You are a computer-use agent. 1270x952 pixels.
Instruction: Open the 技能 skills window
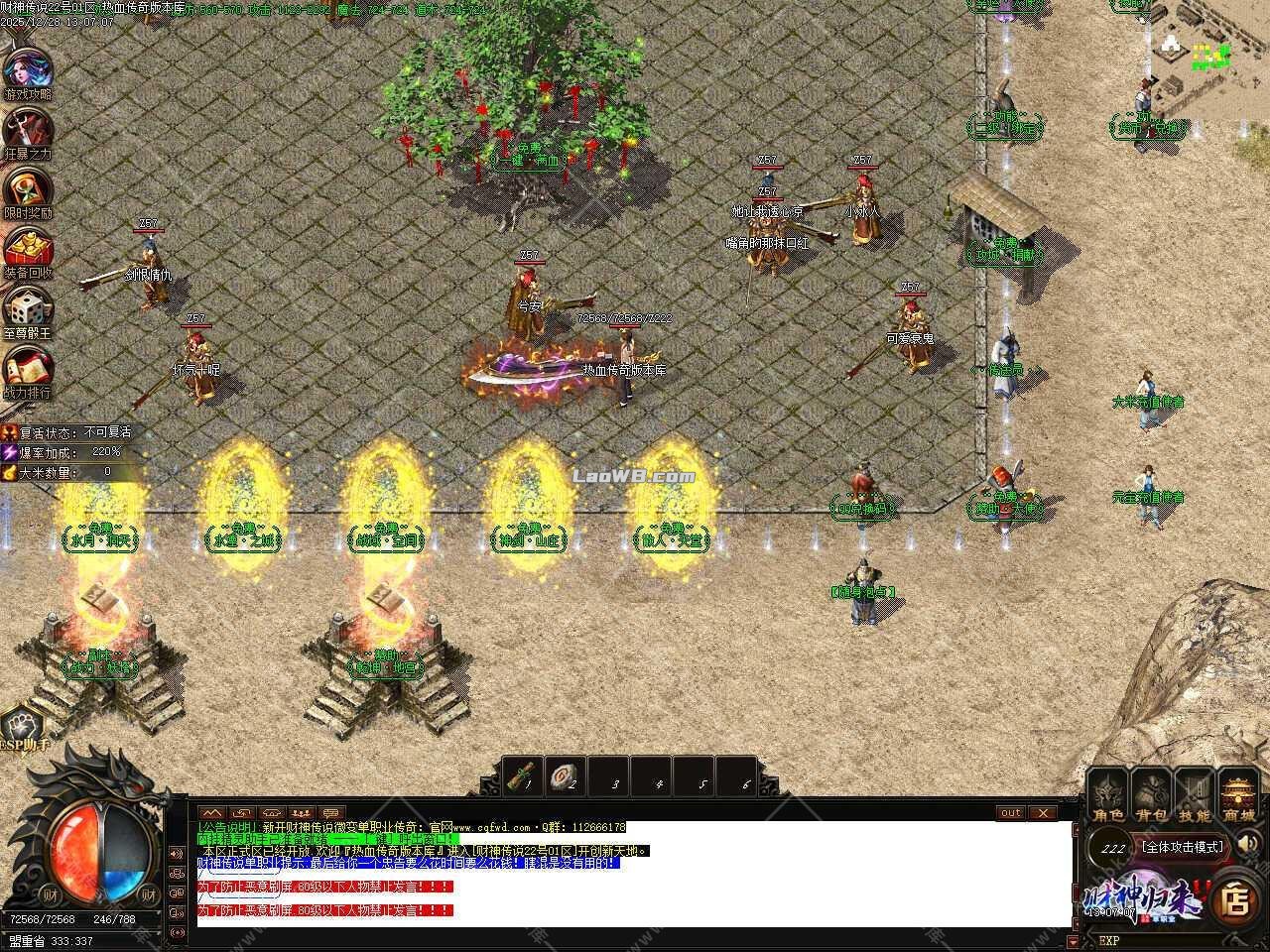(x=1195, y=793)
